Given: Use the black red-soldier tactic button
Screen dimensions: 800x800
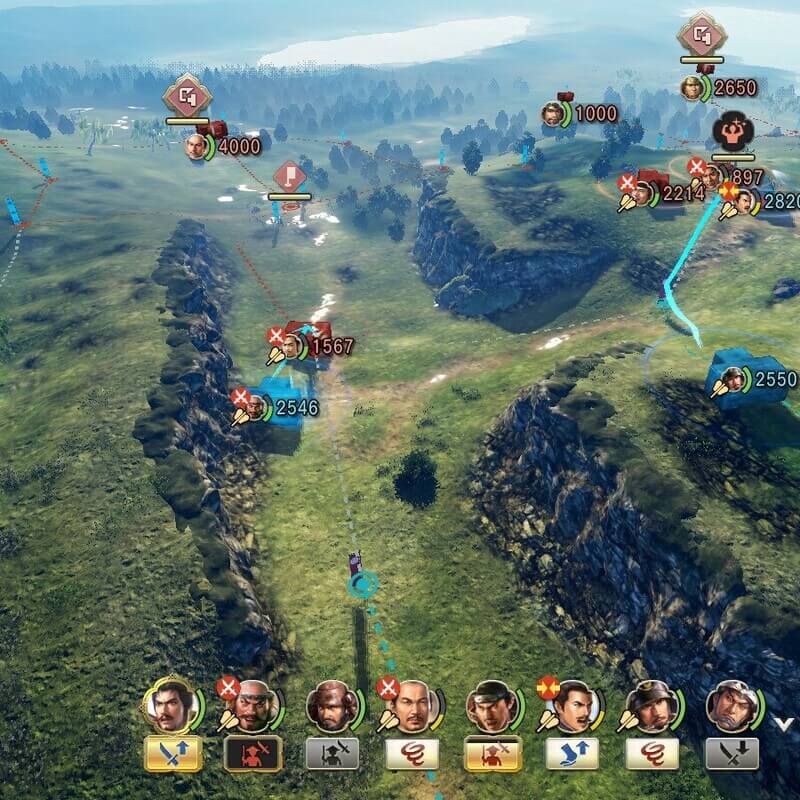Looking at the screenshot, I should coord(251,753).
